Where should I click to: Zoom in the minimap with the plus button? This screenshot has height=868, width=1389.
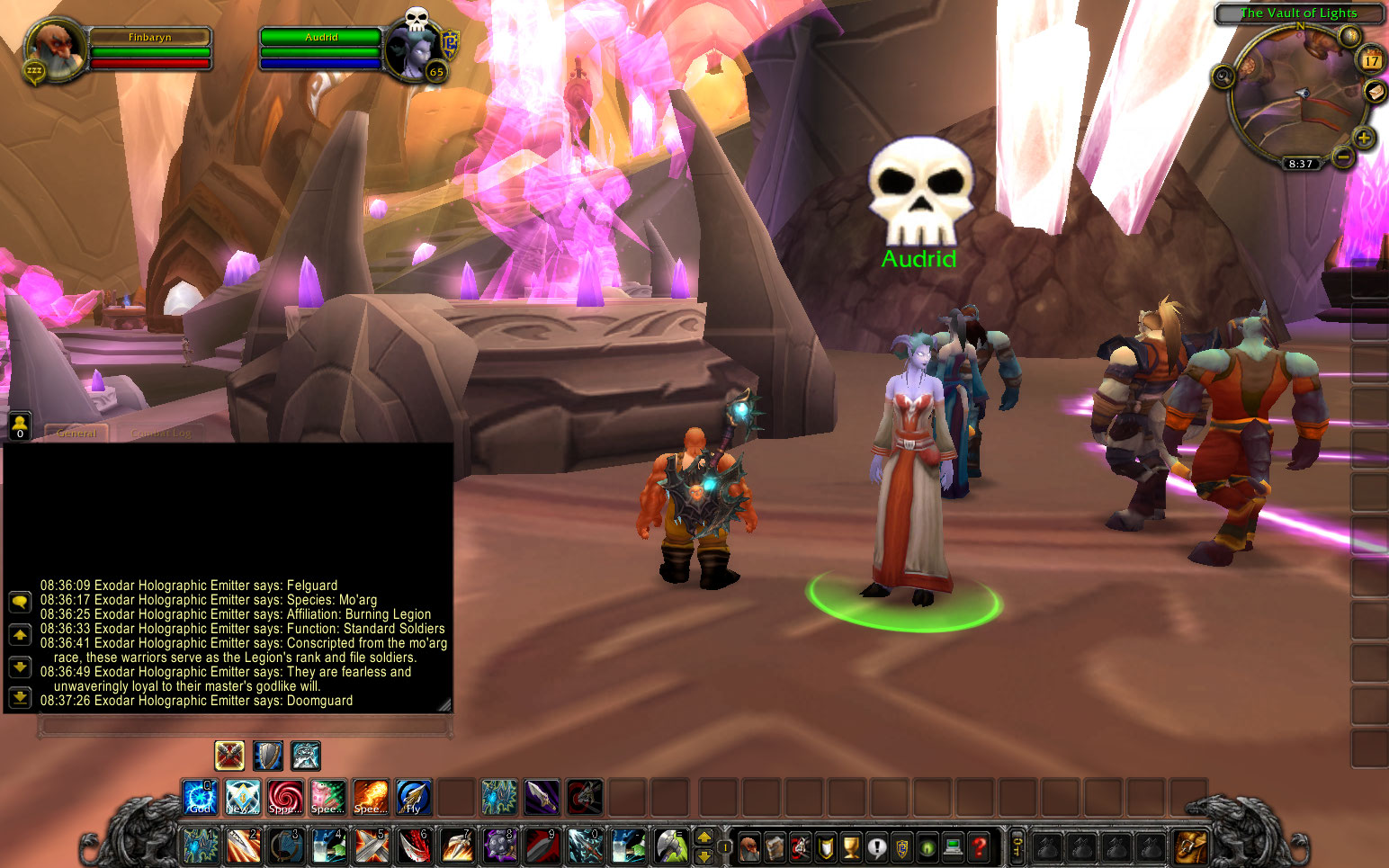point(1362,137)
